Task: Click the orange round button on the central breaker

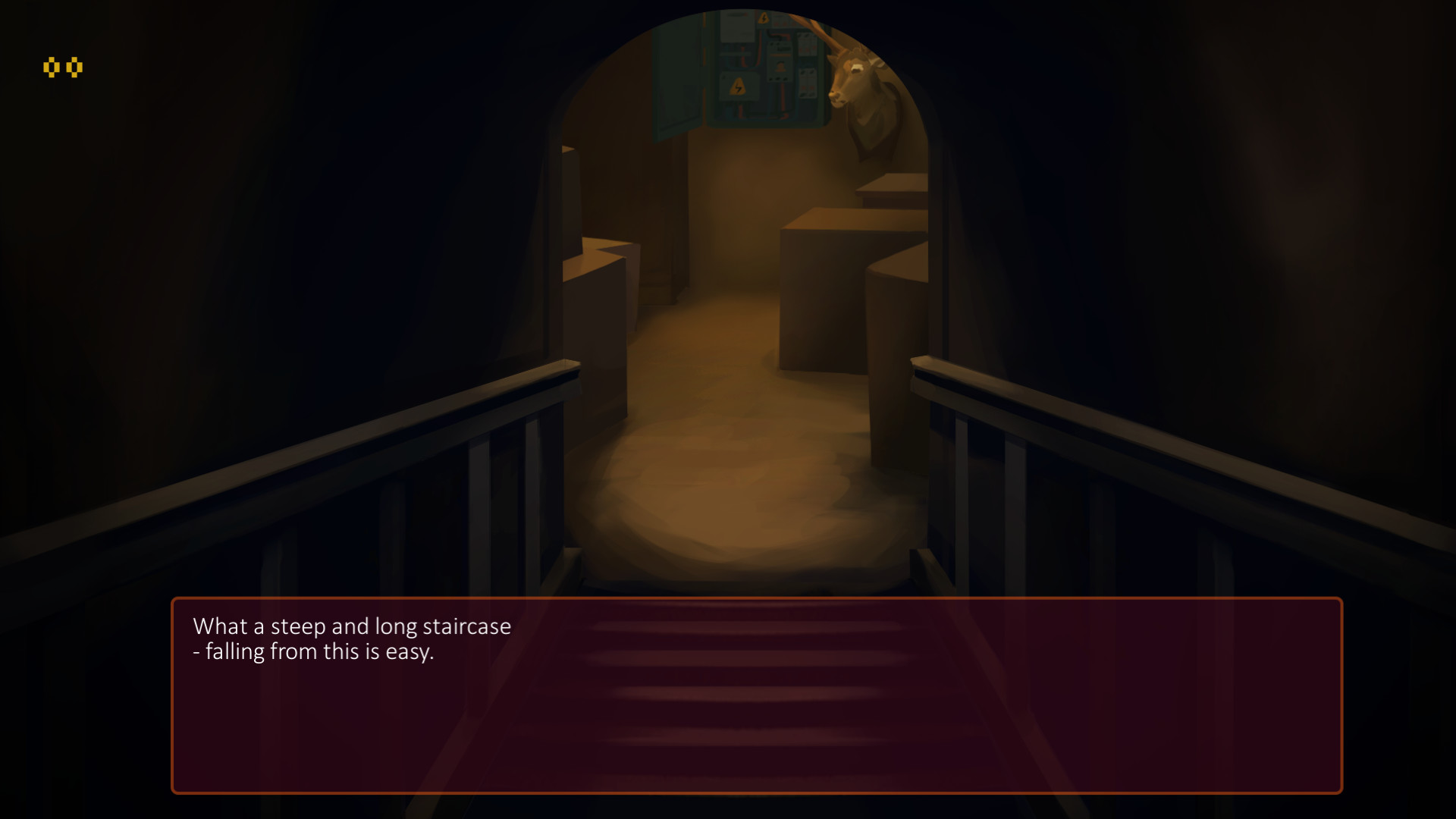Action: 780,67
